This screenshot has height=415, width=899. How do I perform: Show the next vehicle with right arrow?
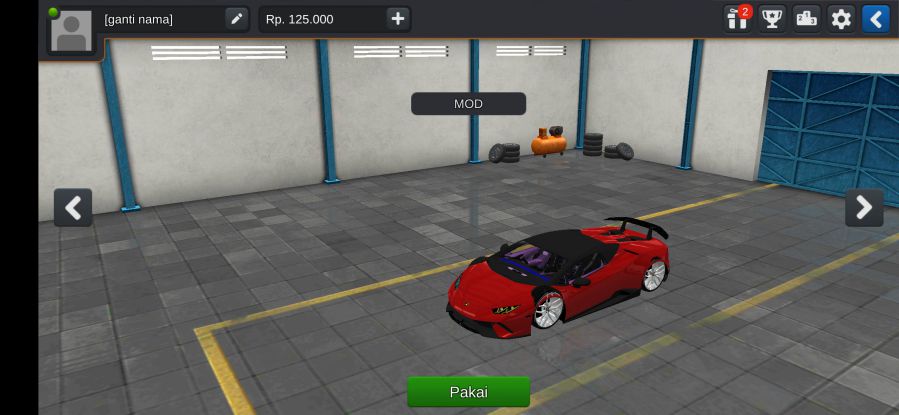864,207
